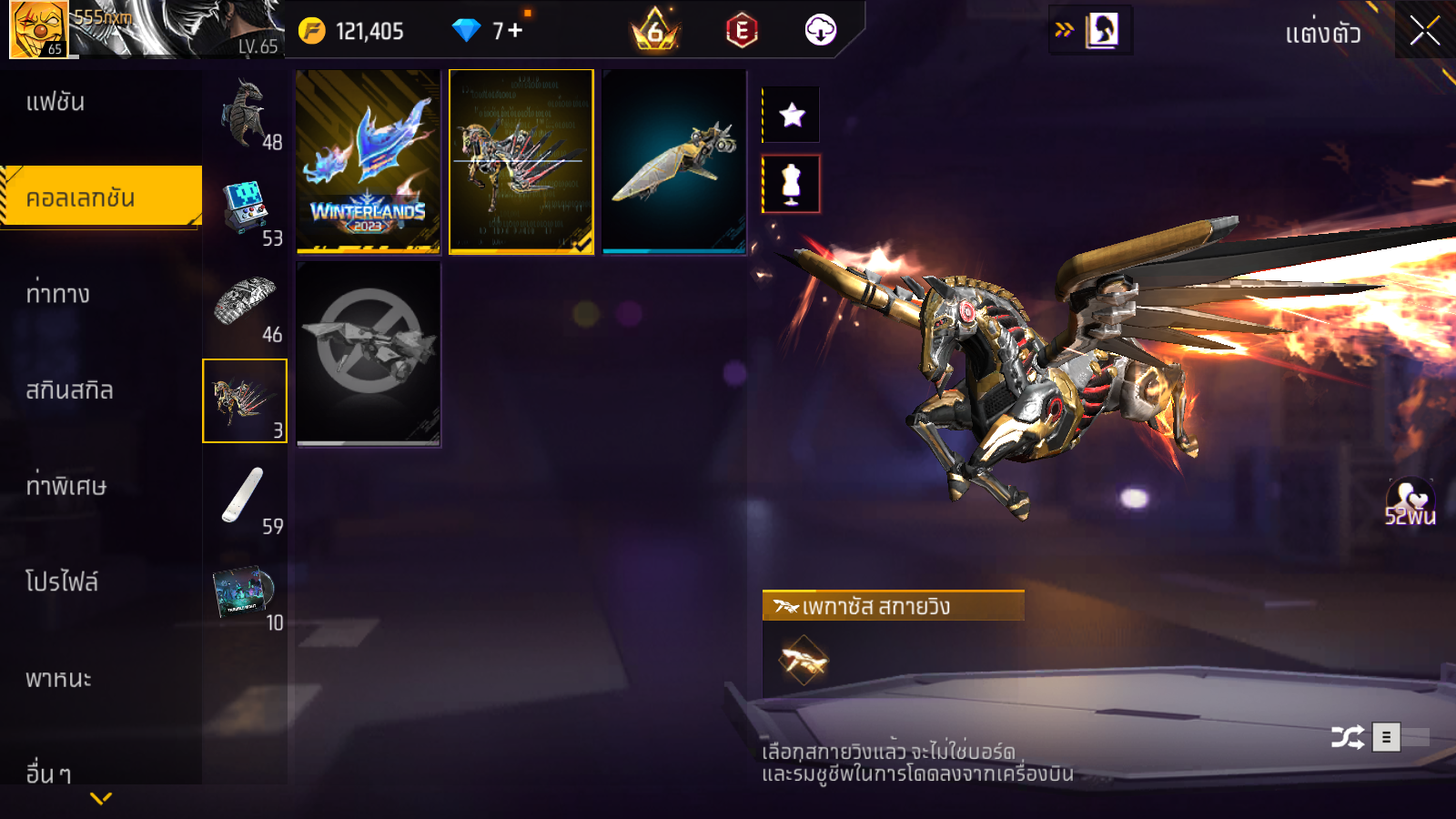The image size is (1456, 819).
Task: Switch to the ท่าทาง (Emote) category
Action: coord(57,294)
